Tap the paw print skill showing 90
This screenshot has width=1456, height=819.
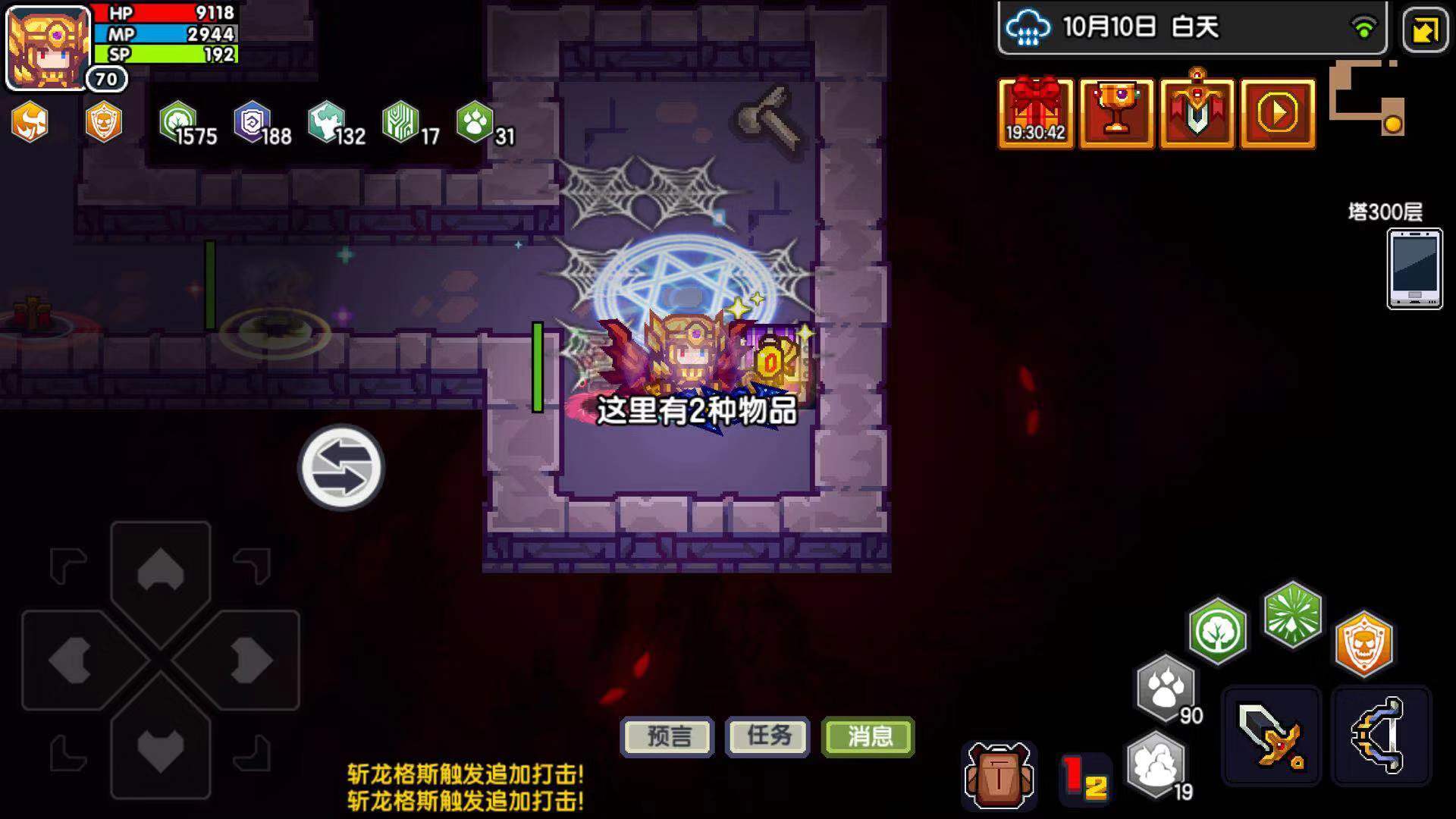(1166, 682)
